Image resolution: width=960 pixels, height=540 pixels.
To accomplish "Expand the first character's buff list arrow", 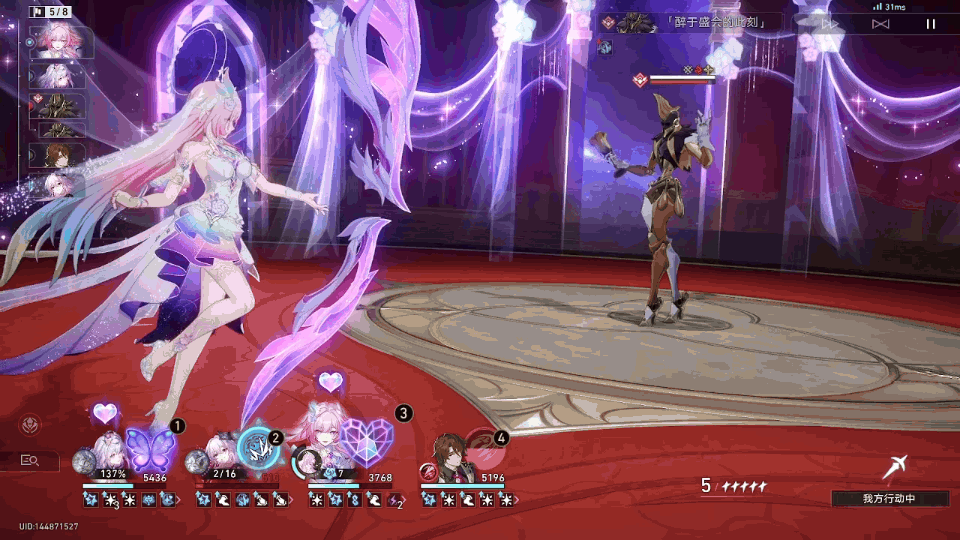I will [179, 499].
